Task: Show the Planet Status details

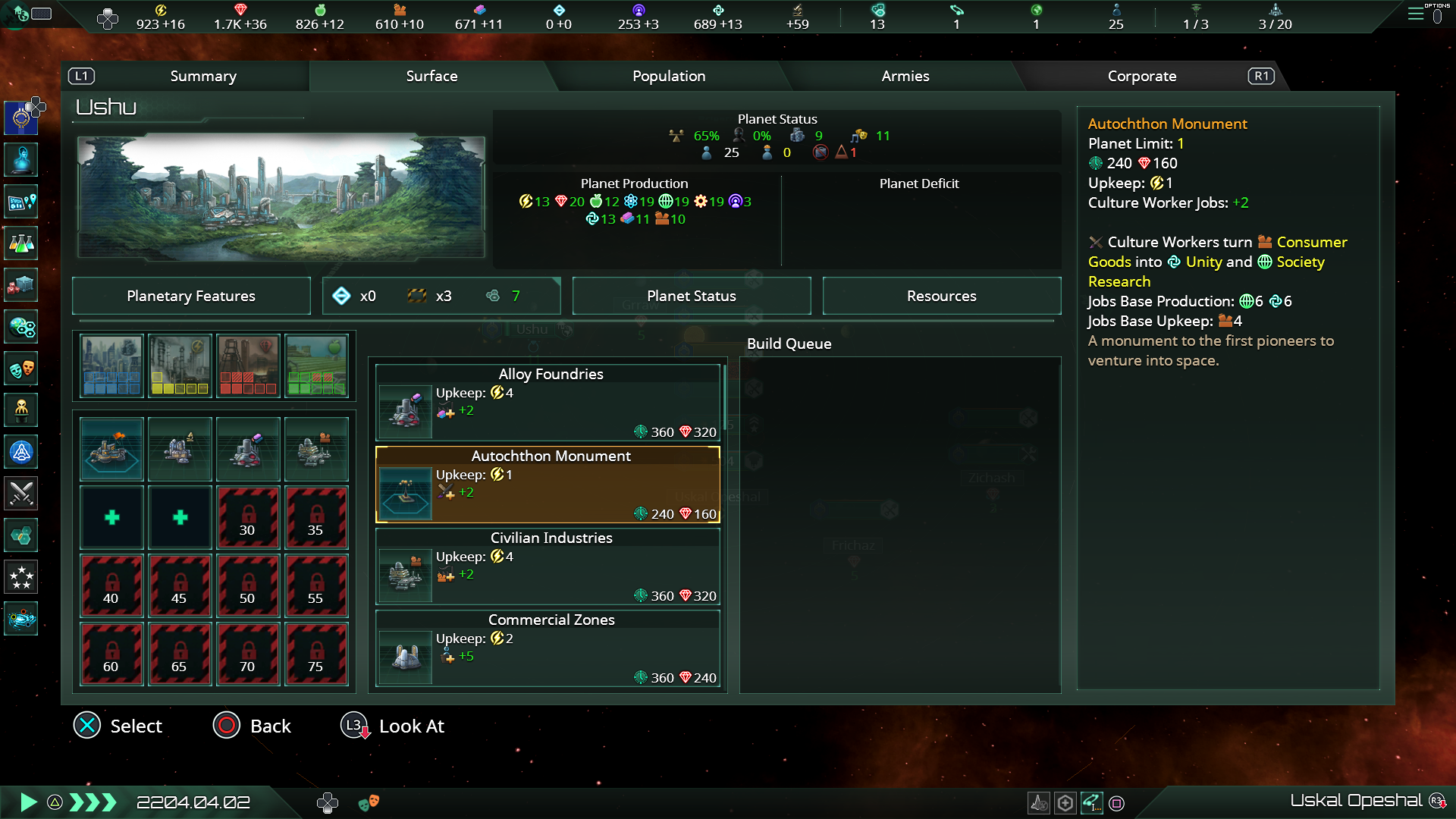Action: [691, 296]
